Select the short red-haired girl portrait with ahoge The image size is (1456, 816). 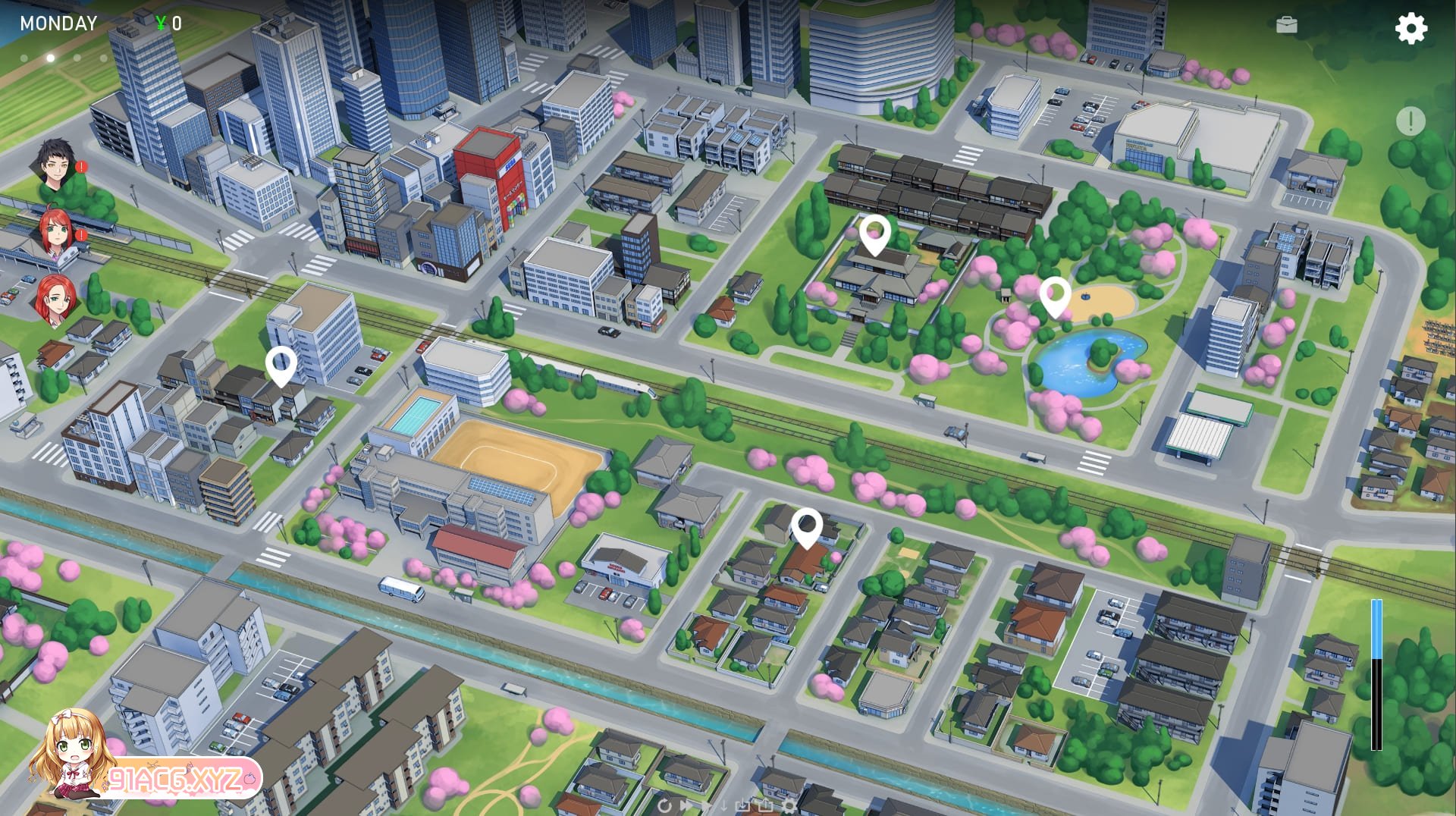pyautogui.click(x=55, y=231)
